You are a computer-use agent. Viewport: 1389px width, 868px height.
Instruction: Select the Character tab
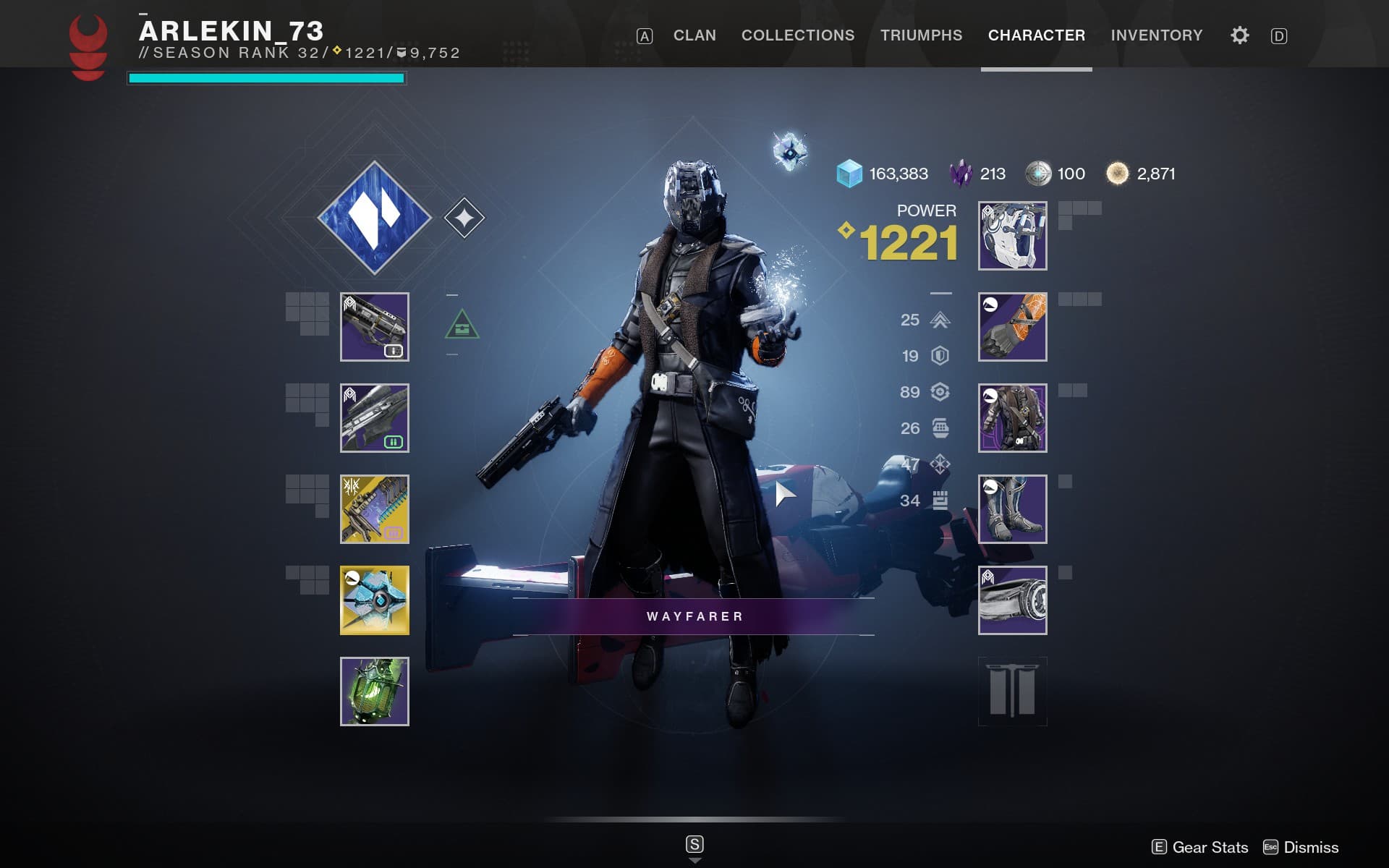point(1036,35)
